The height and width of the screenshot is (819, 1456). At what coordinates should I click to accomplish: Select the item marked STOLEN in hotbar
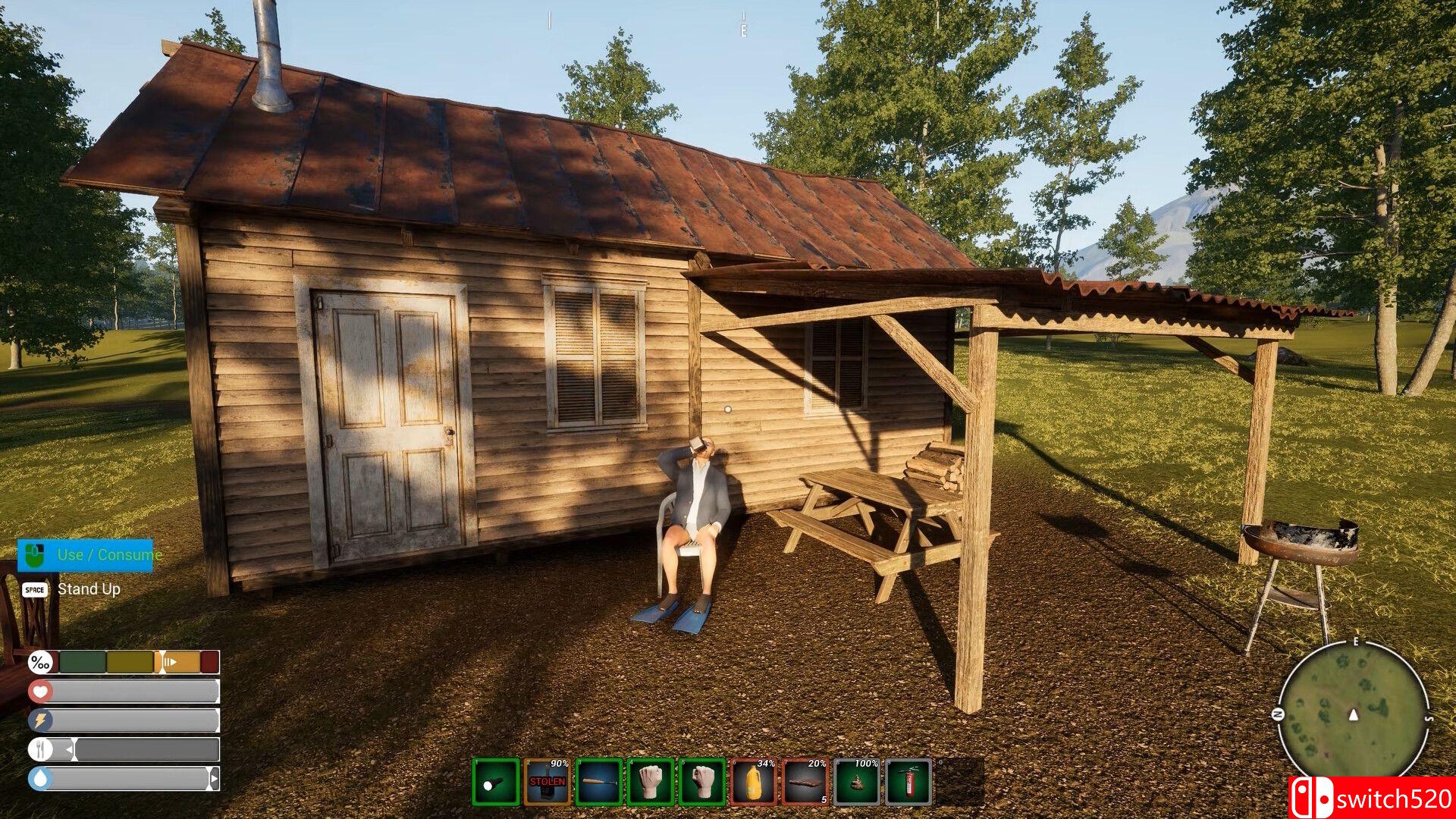click(x=548, y=782)
